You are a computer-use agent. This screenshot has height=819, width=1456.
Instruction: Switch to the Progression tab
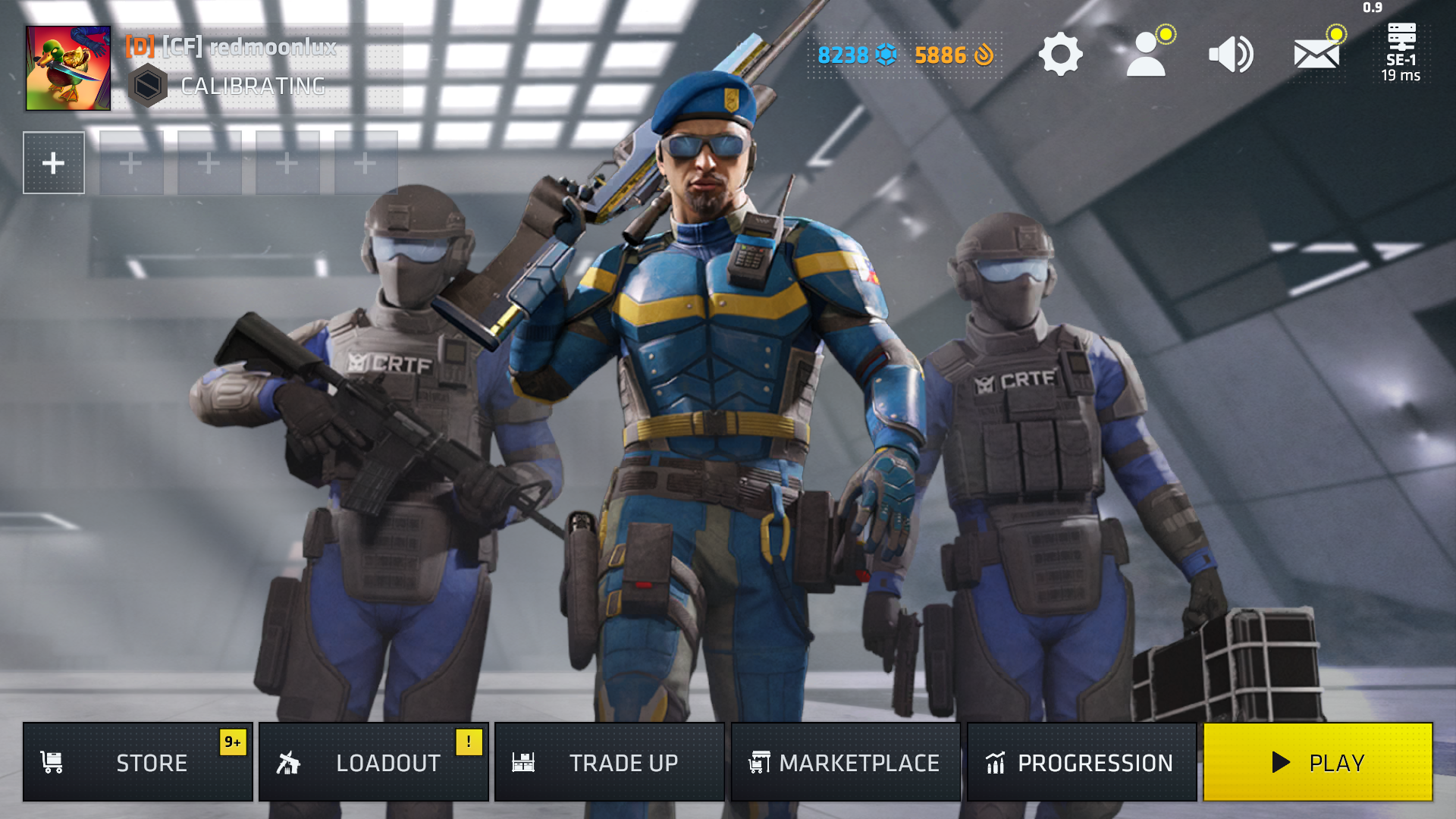(x=1081, y=763)
